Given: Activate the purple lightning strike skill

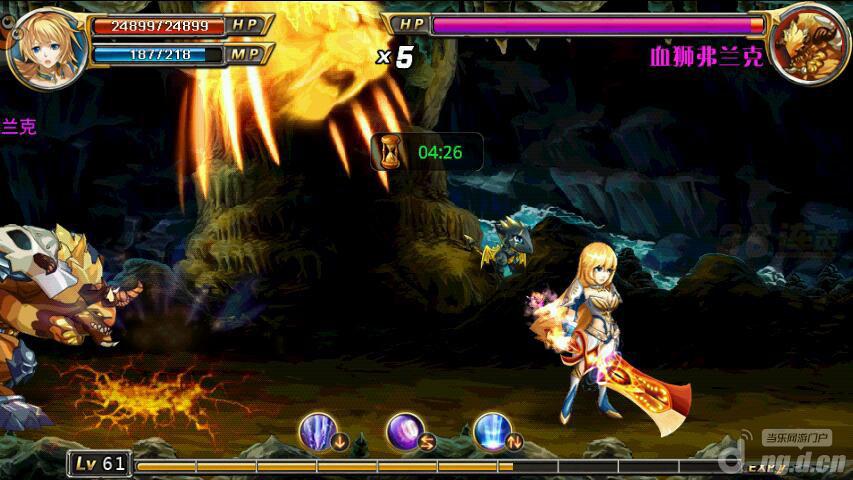Looking at the screenshot, I should pos(316,431).
